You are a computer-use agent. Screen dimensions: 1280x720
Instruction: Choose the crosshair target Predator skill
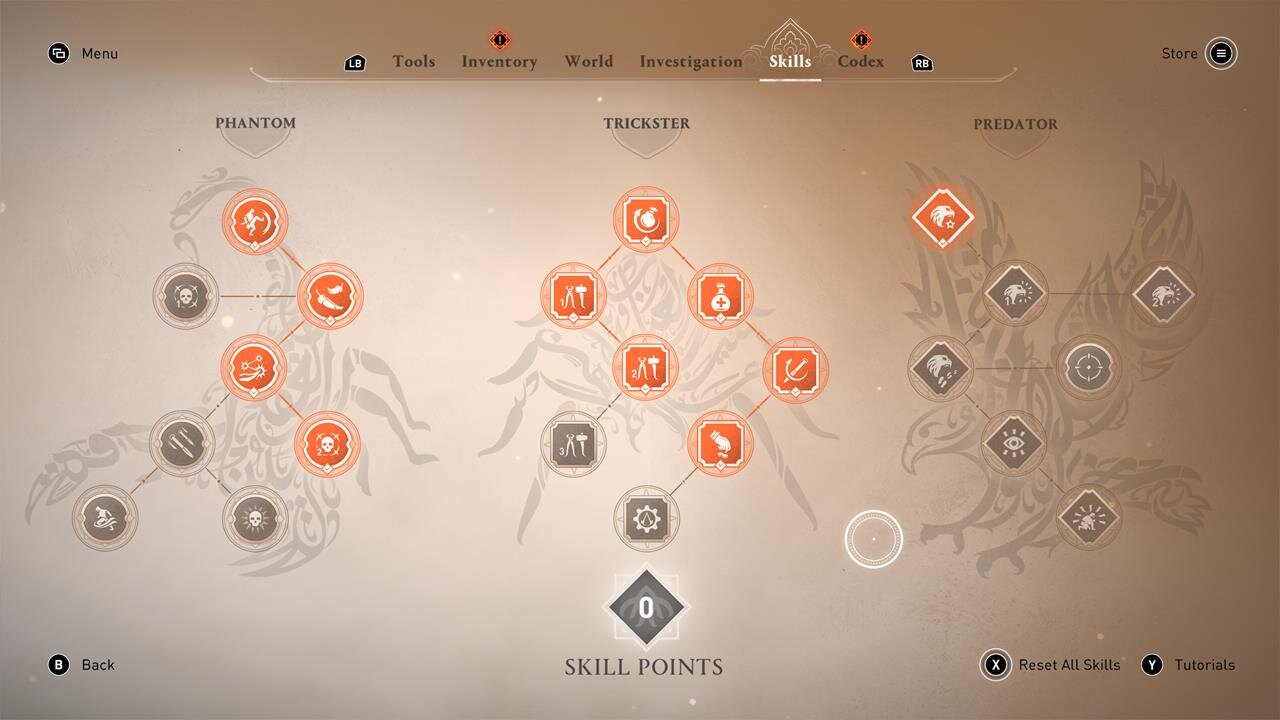[1089, 368]
